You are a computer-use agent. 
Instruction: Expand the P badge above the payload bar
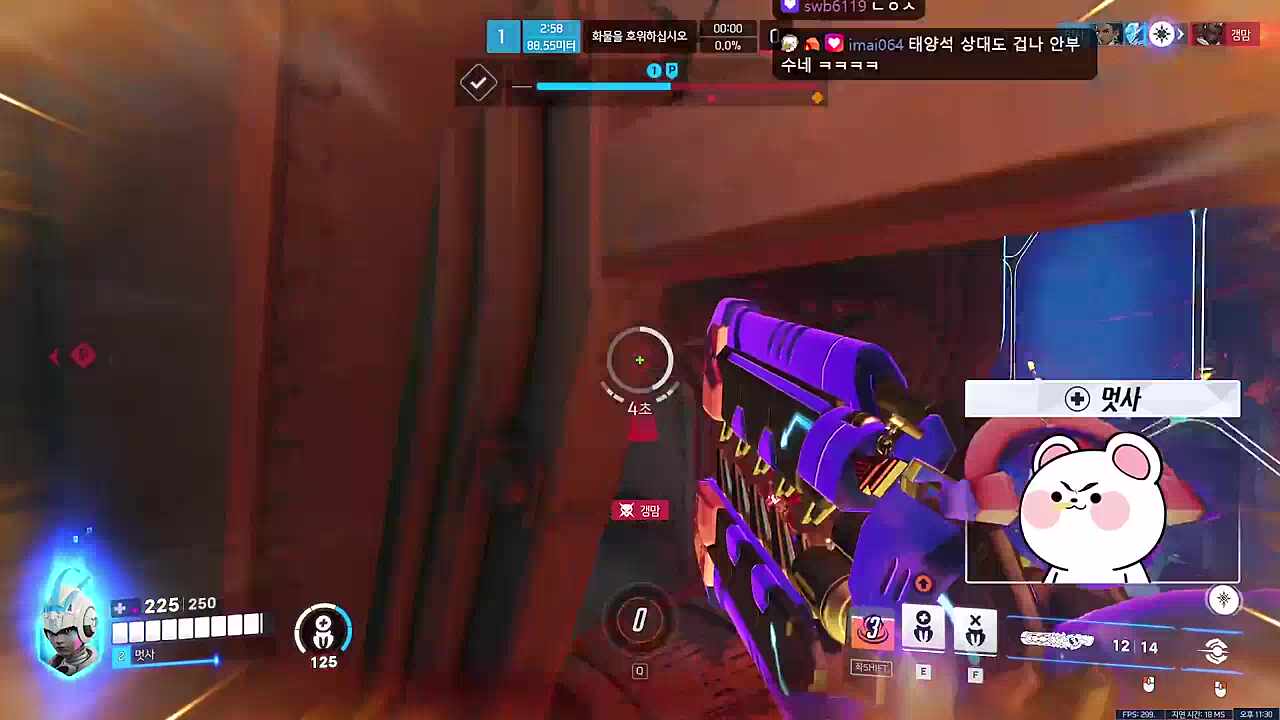click(x=672, y=70)
